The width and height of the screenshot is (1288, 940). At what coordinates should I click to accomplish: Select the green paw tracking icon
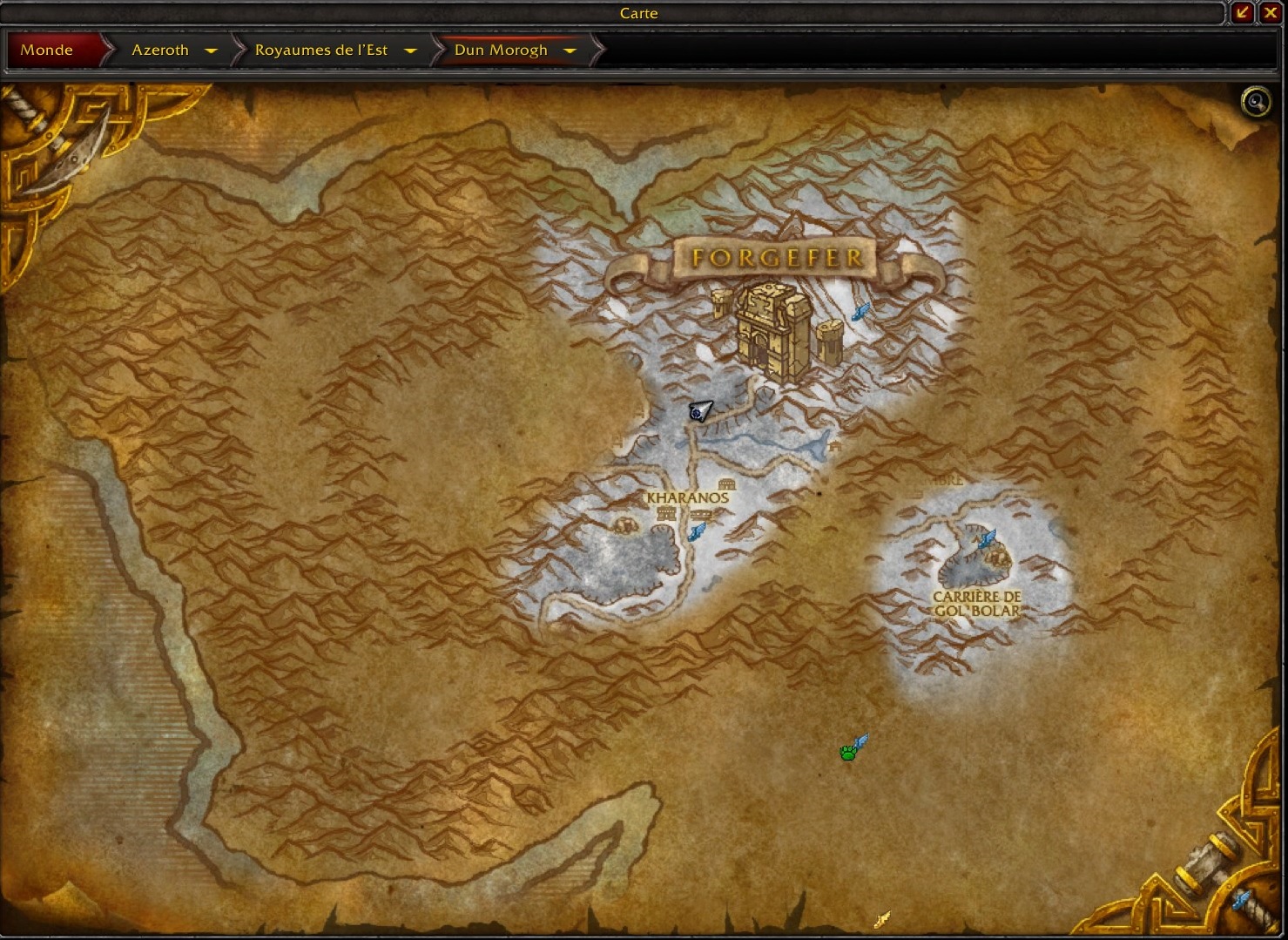[x=847, y=754]
